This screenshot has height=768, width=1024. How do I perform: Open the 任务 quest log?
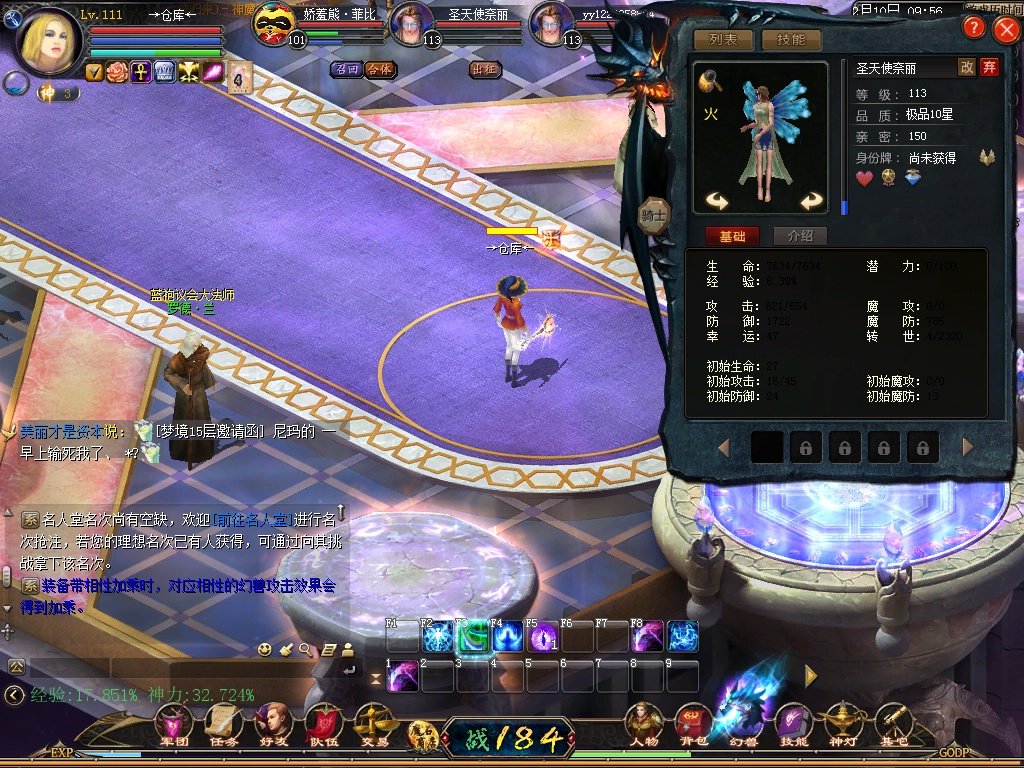tap(224, 722)
